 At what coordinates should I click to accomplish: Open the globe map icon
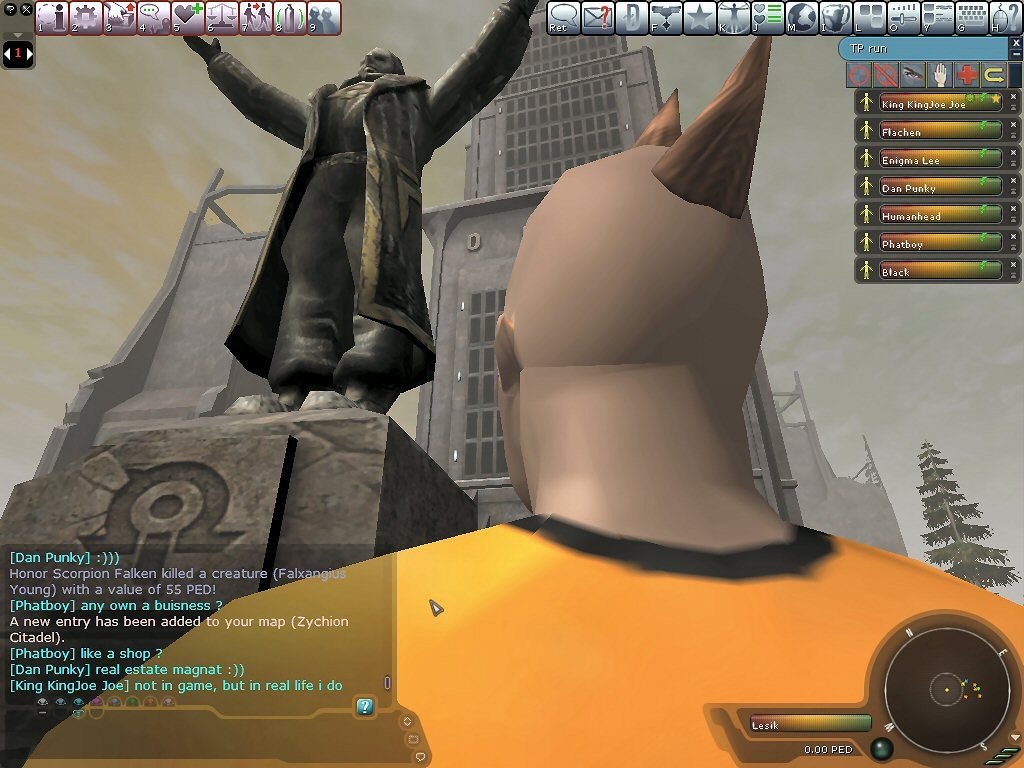pyautogui.click(x=802, y=17)
